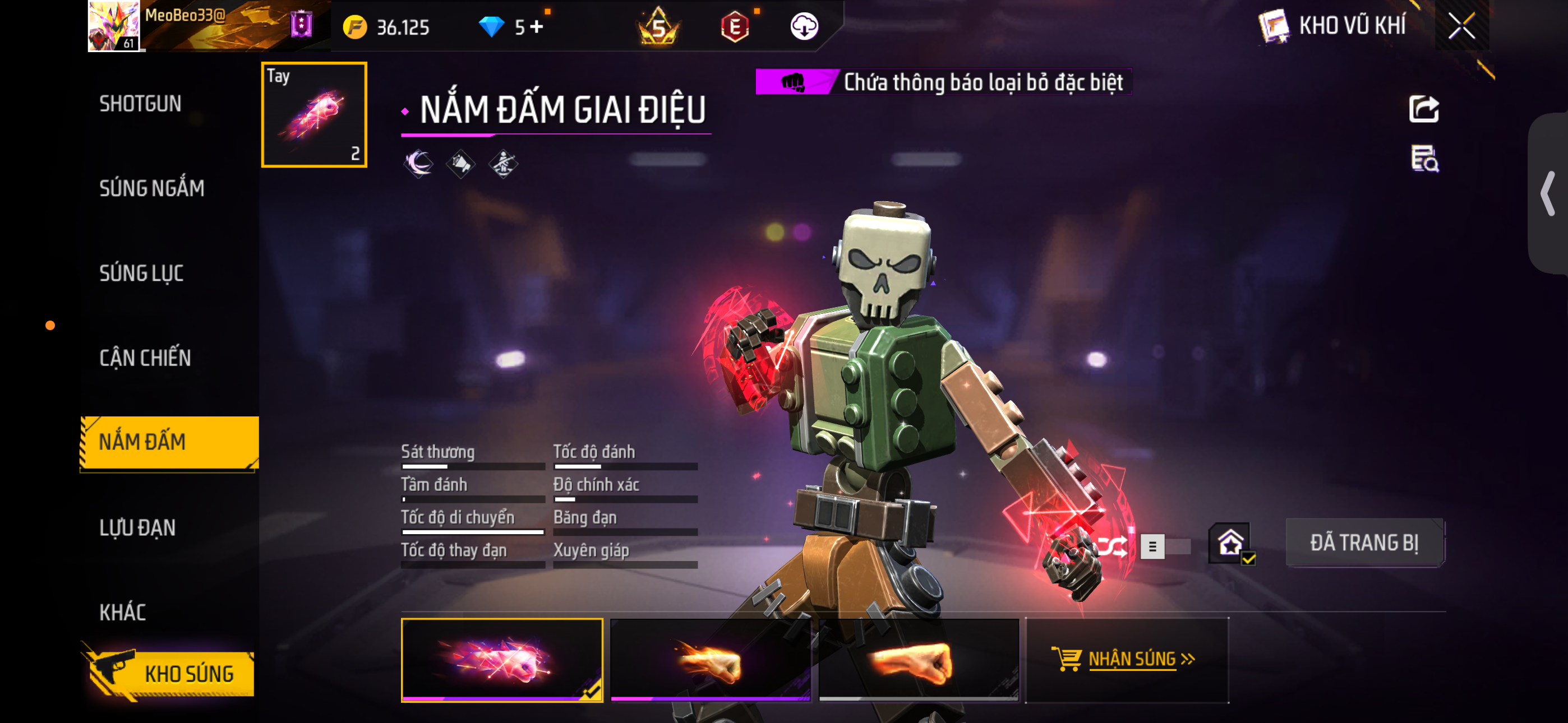Switch to the LỰU ĐẠN category tab
This screenshot has width=1568, height=723.
coord(137,529)
